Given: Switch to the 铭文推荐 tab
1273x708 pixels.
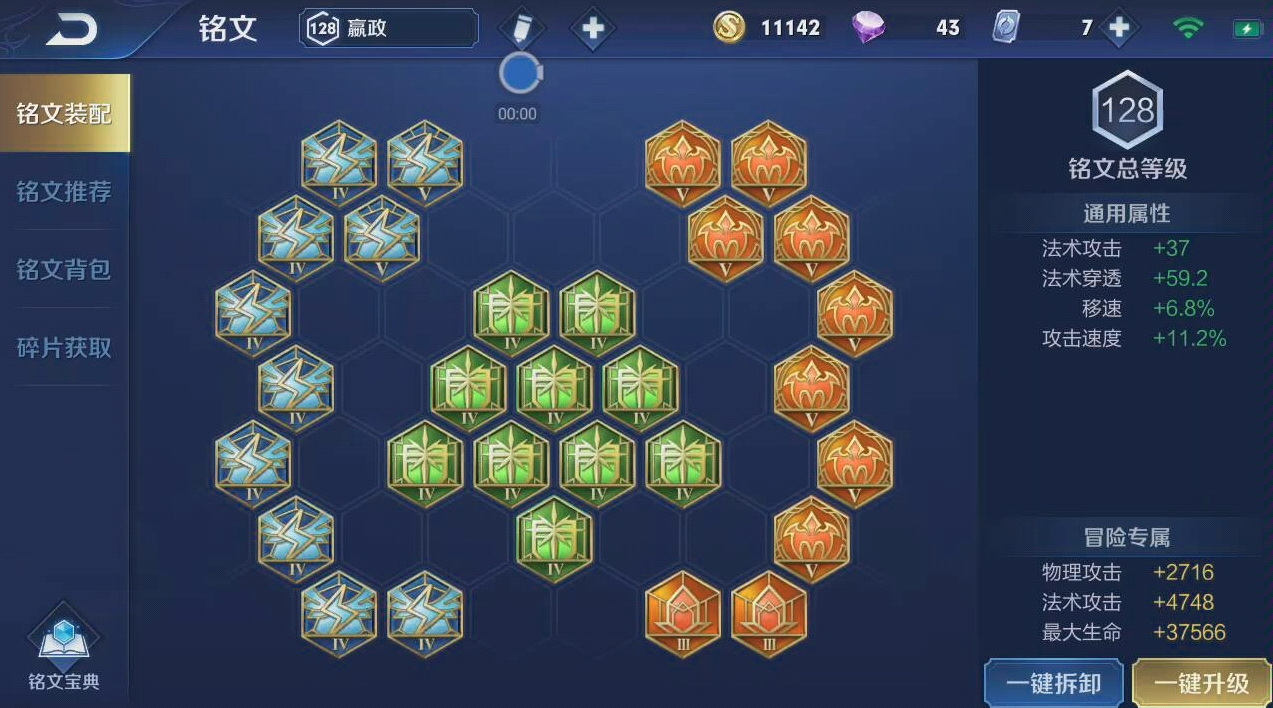Looking at the screenshot, I should click(x=64, y=191).
